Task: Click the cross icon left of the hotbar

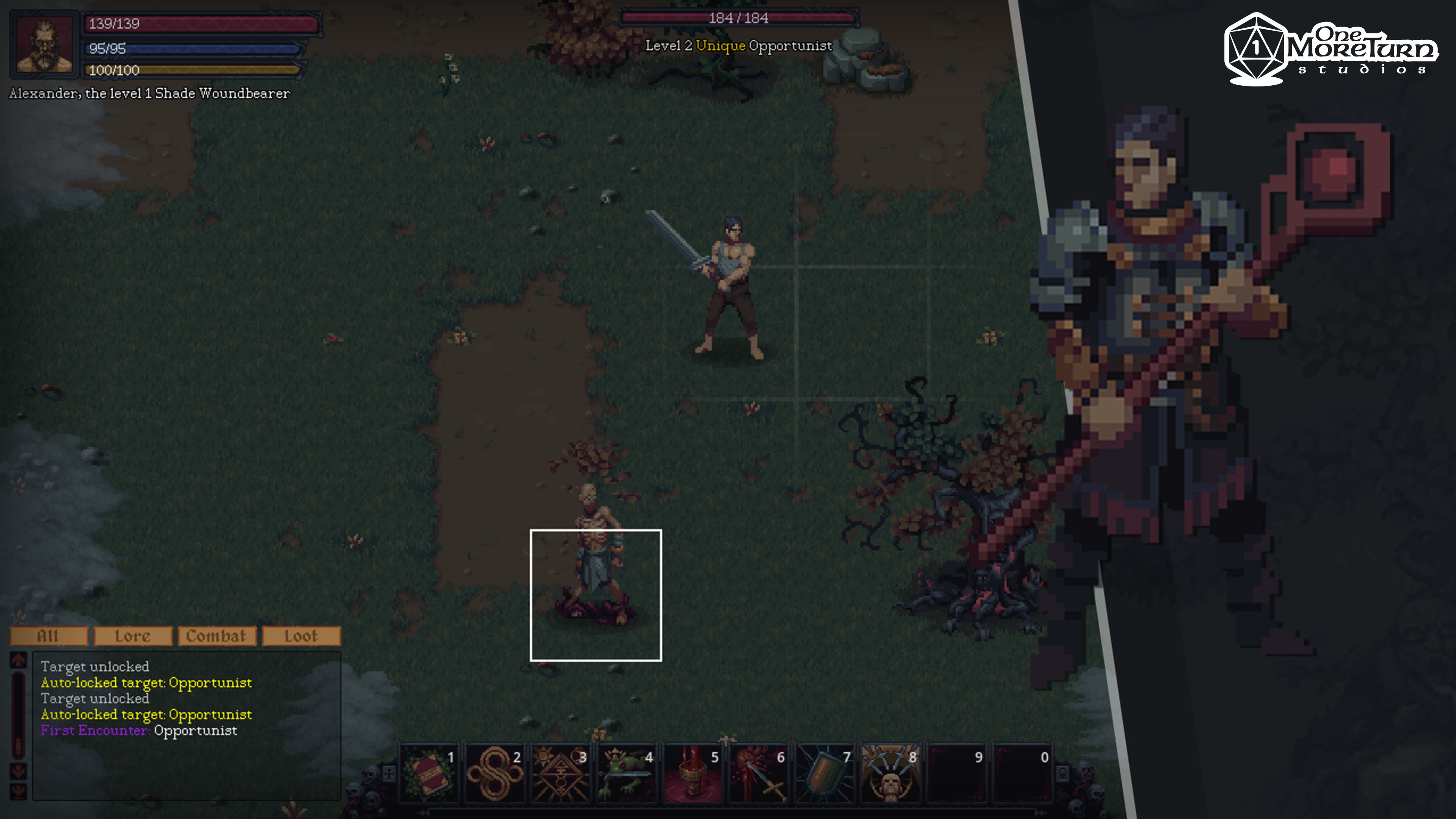Action: [389, 773]
